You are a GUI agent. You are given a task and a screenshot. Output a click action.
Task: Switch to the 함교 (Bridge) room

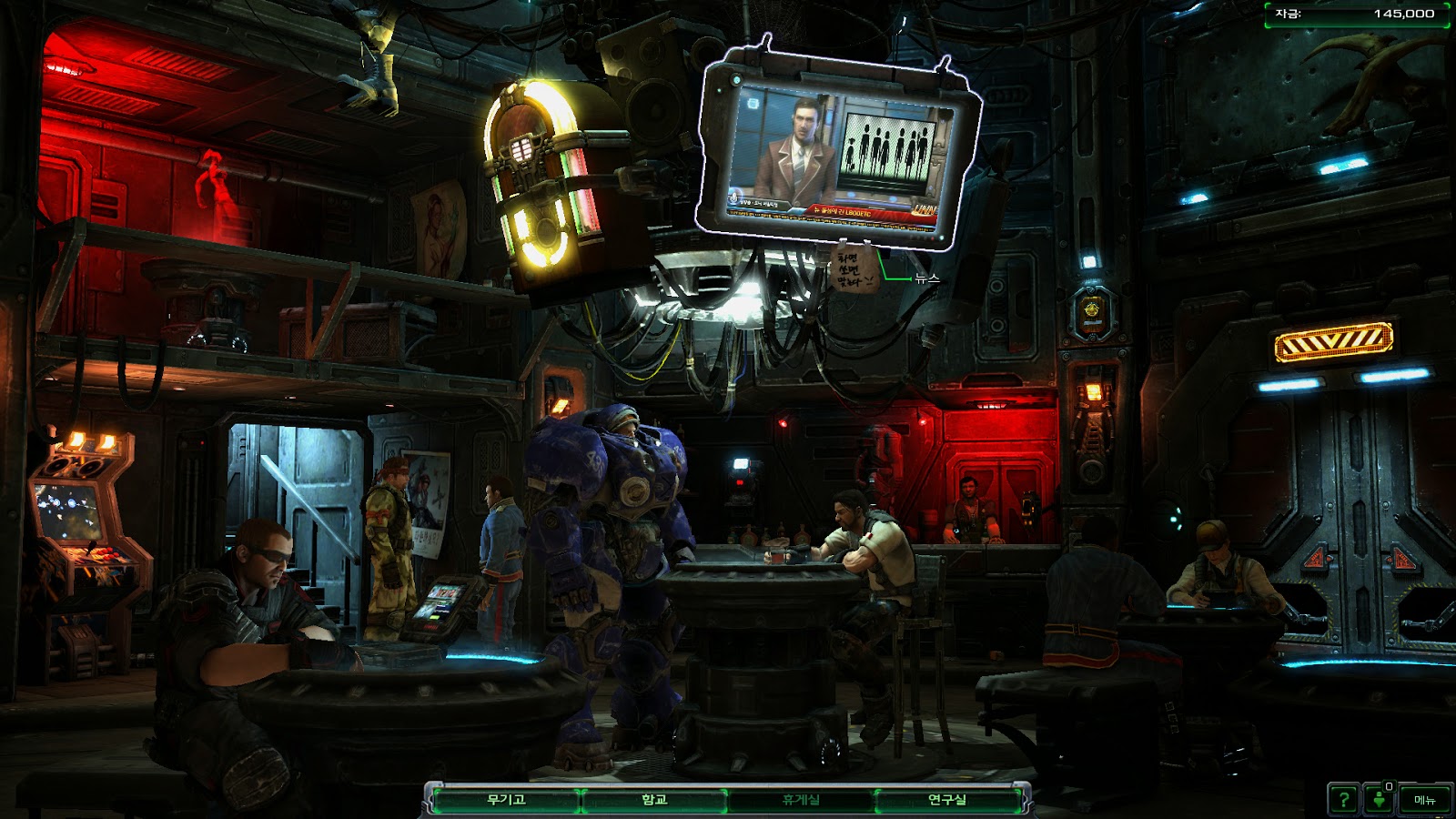654,800
